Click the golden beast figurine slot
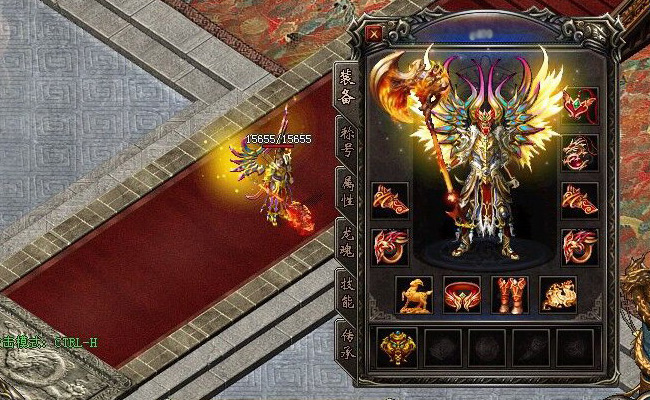Viewport: 650px width, 400px height. (x=558, y=294)
